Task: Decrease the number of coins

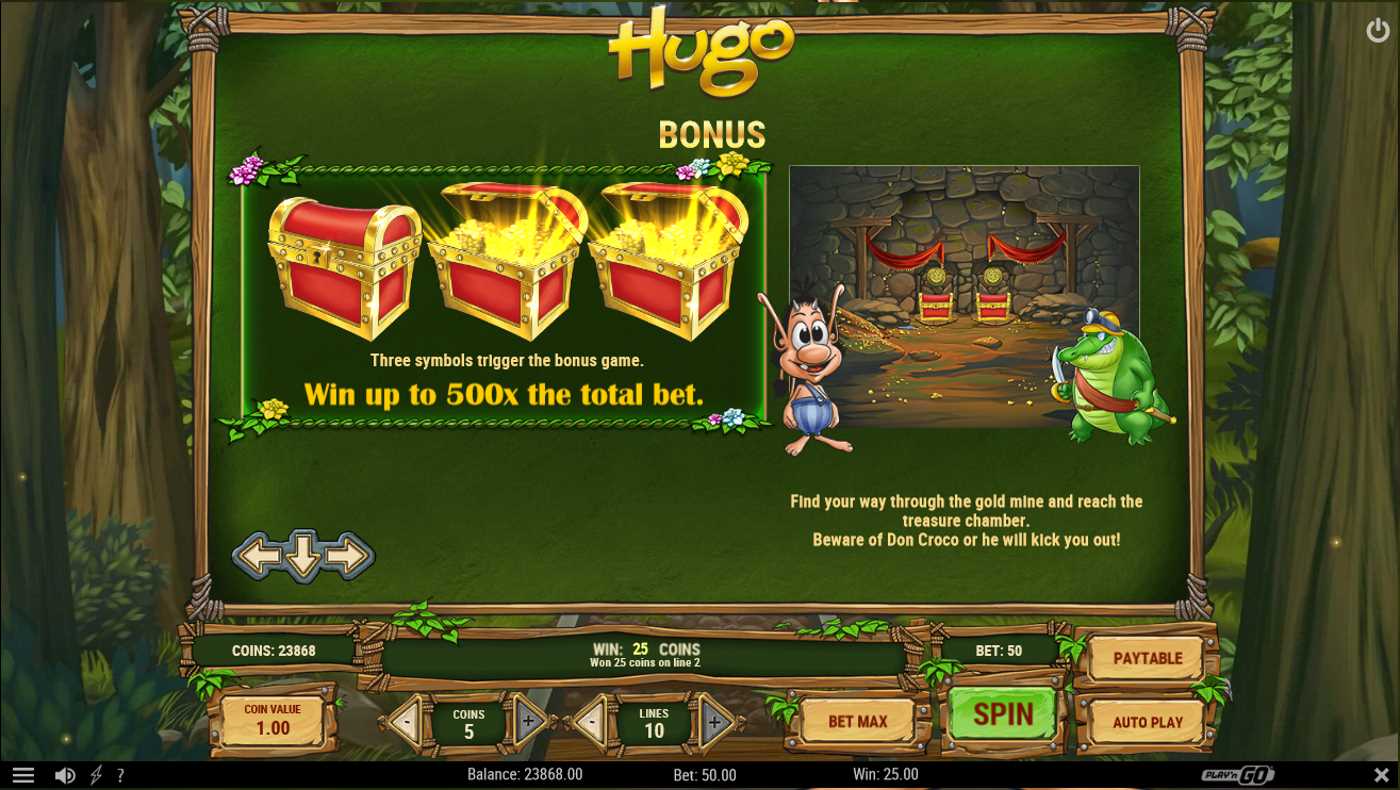Action: coord(407,720)
